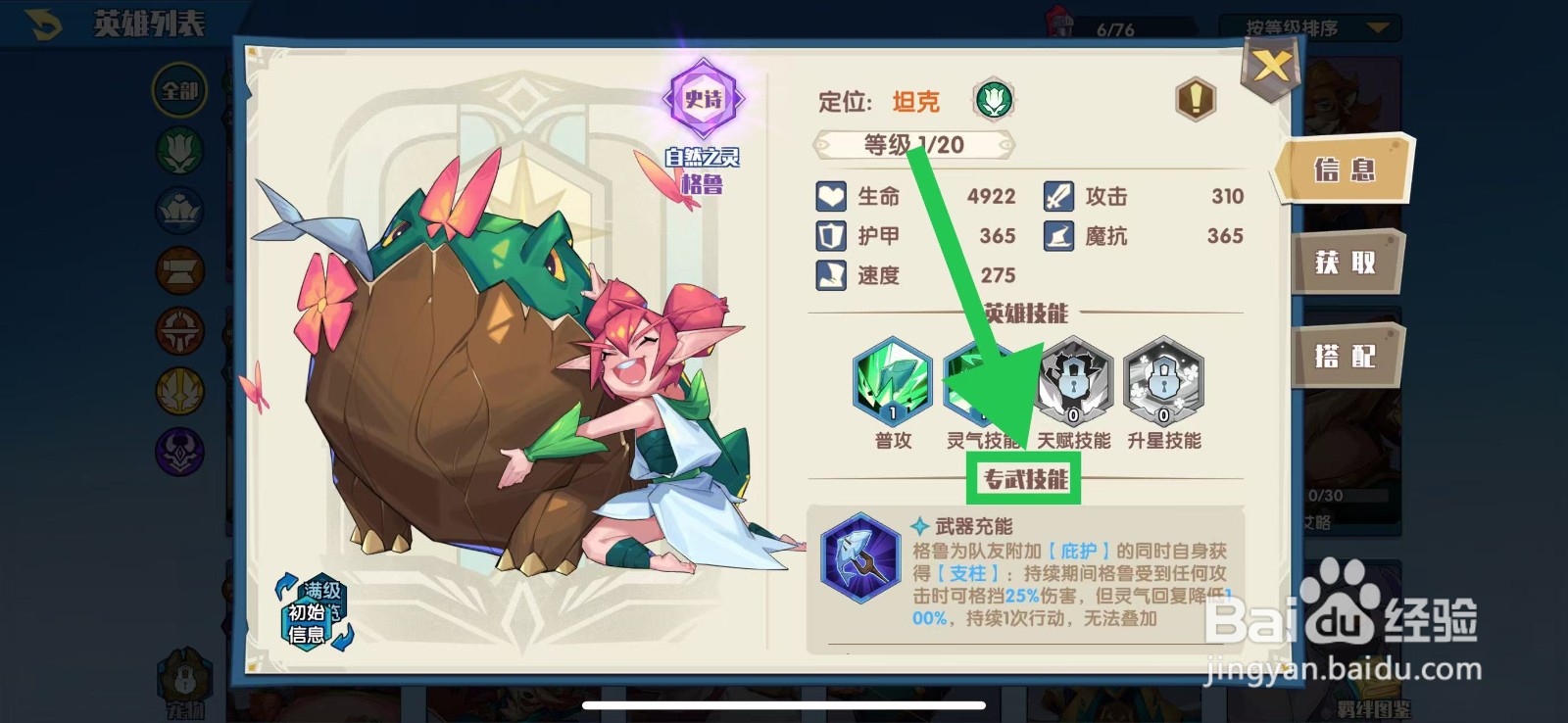
Task: Open the 按等级排序 sort dropdown
Action: coord(1303,27)
